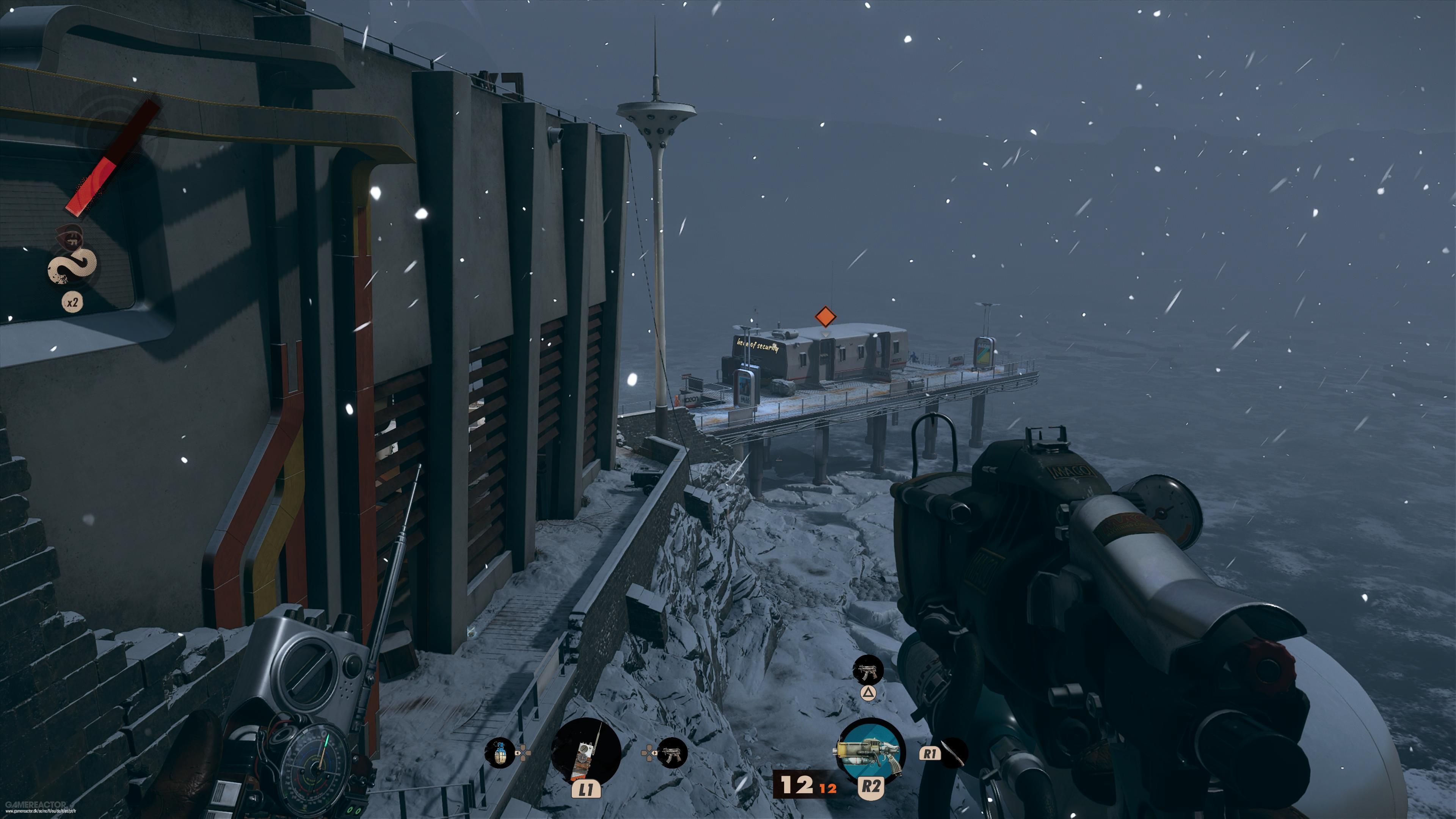Switch to the submachine gun beside the d-pad
This screenshot has width=1456, height=819.
pyautogui.click(x=672, y=753)
